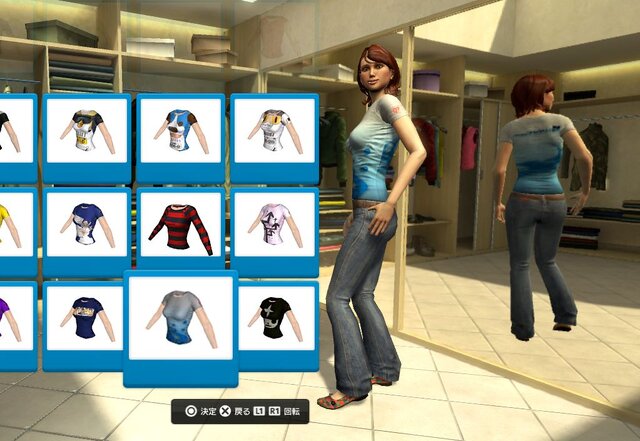The width and height of the screenshot is (640, 441).
Task: Pick the black t-shirt with white print
Action: (274, 316)
